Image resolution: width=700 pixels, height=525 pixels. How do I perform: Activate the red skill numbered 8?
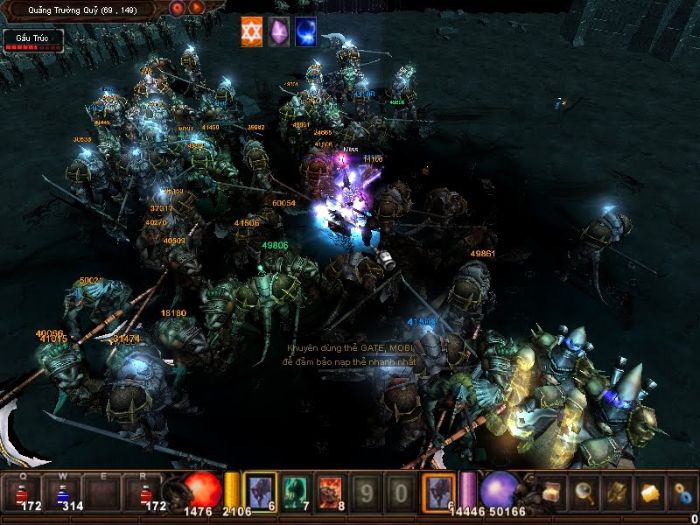pyautogui.click(x=330, y=490)
